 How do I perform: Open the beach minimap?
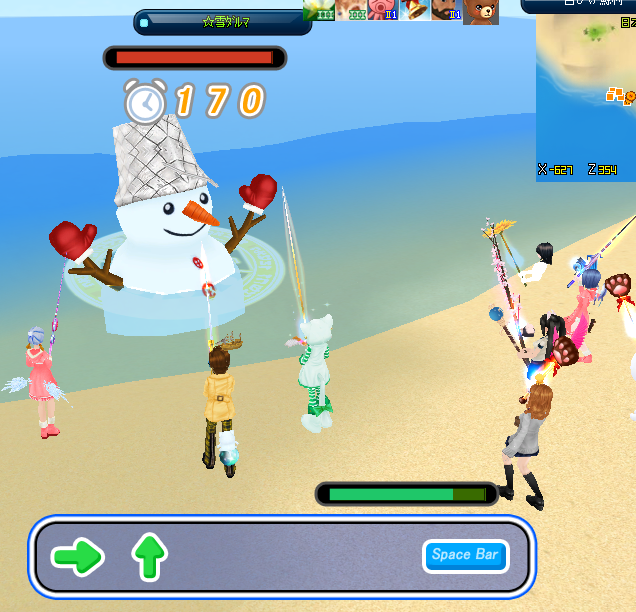[x=586, y=95]
